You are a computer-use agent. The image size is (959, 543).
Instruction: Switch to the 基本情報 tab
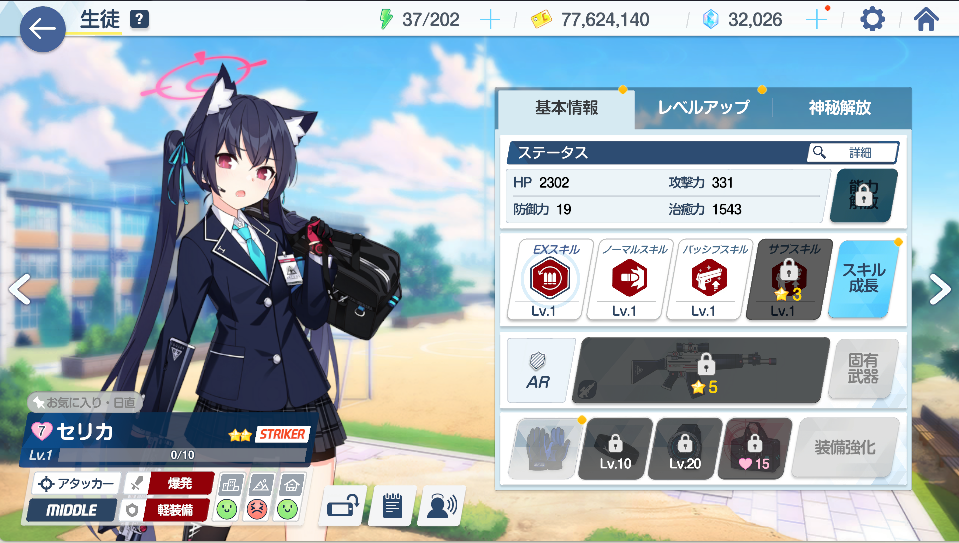566,108
